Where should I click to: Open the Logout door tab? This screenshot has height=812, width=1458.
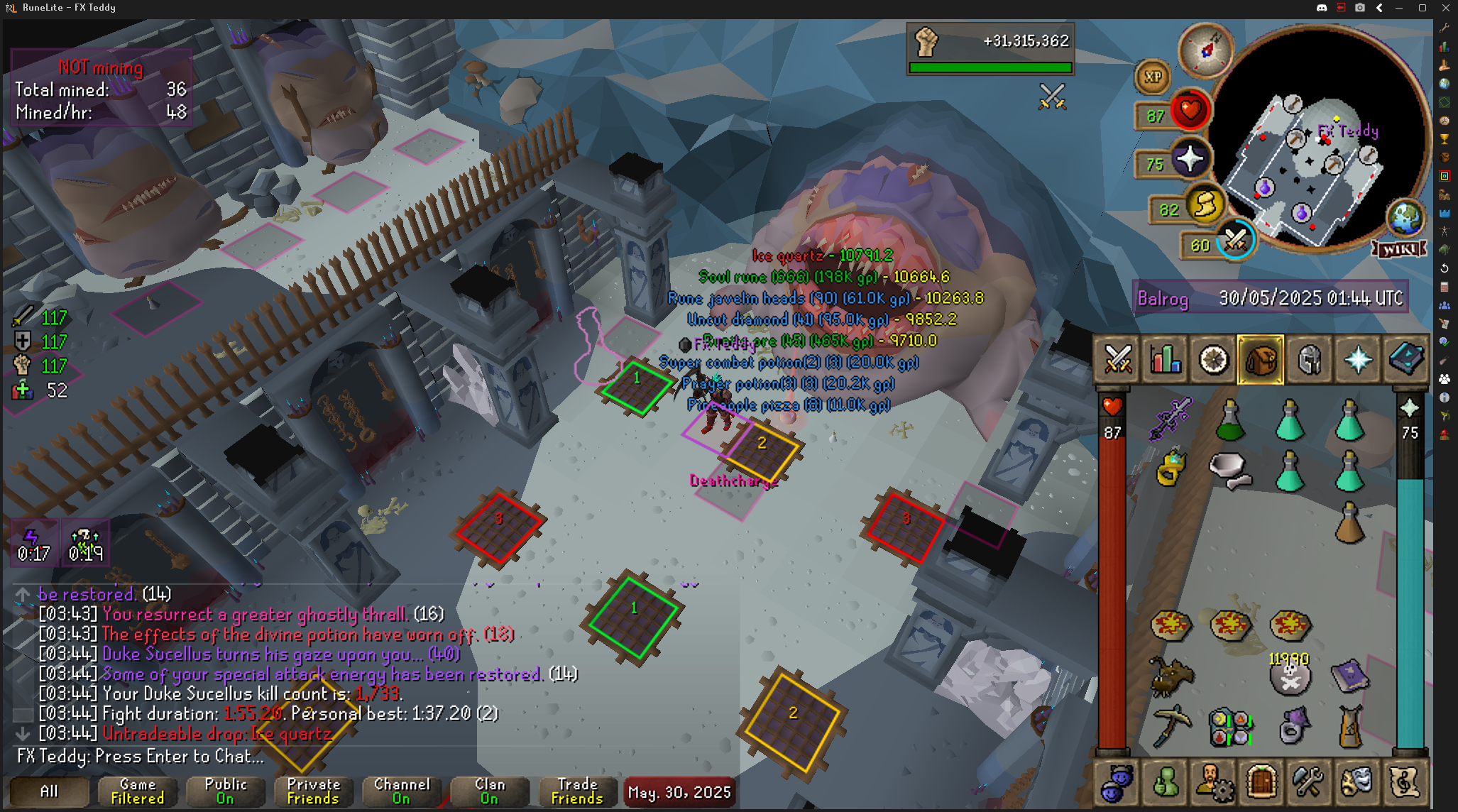pos(1261,783)
